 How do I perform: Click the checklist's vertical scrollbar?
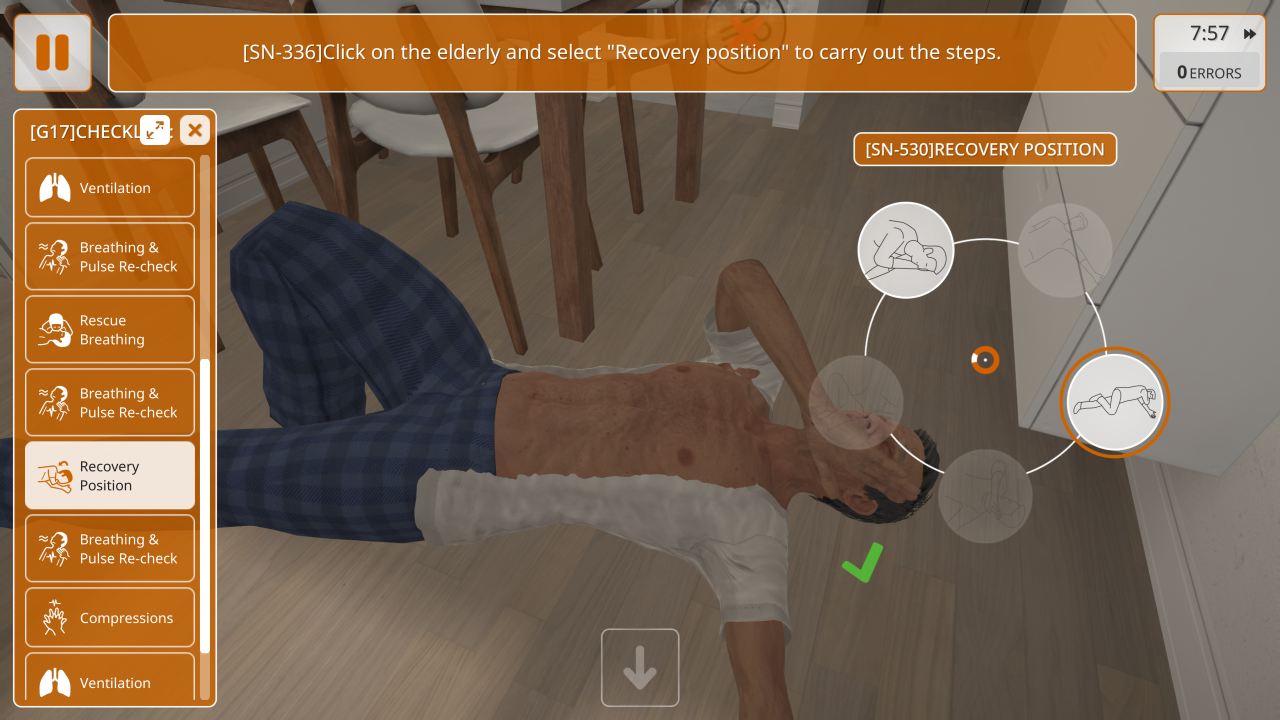pyautogui.click(x=205, y=500)
